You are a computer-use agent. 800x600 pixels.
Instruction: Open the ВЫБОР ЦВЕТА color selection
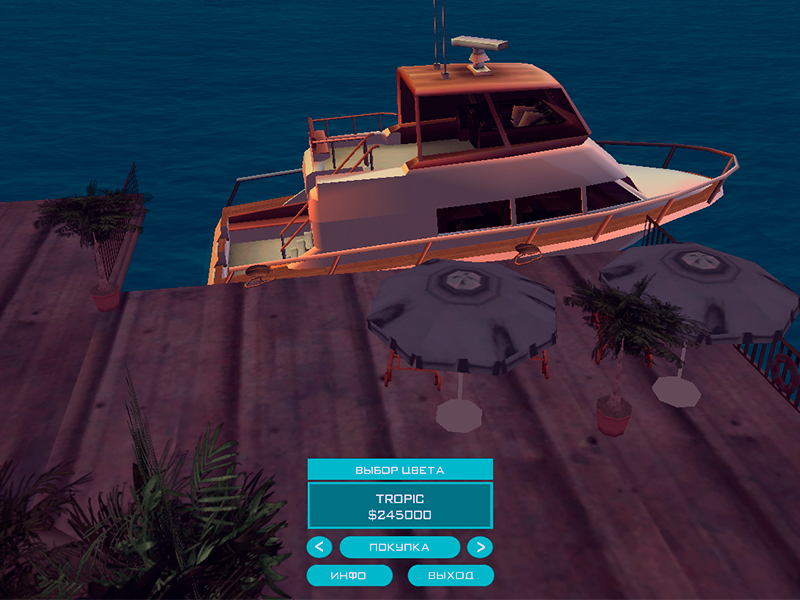pyautogui.click(x=400, y=469)
